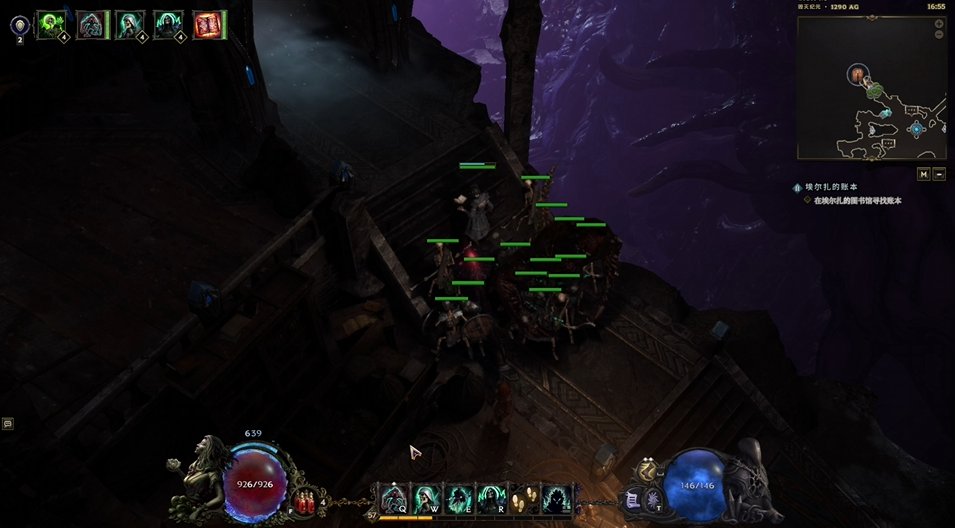Click the minimap door marker
Image resolution: width=955 pixels, height=528 pixels.
[858, 73]
